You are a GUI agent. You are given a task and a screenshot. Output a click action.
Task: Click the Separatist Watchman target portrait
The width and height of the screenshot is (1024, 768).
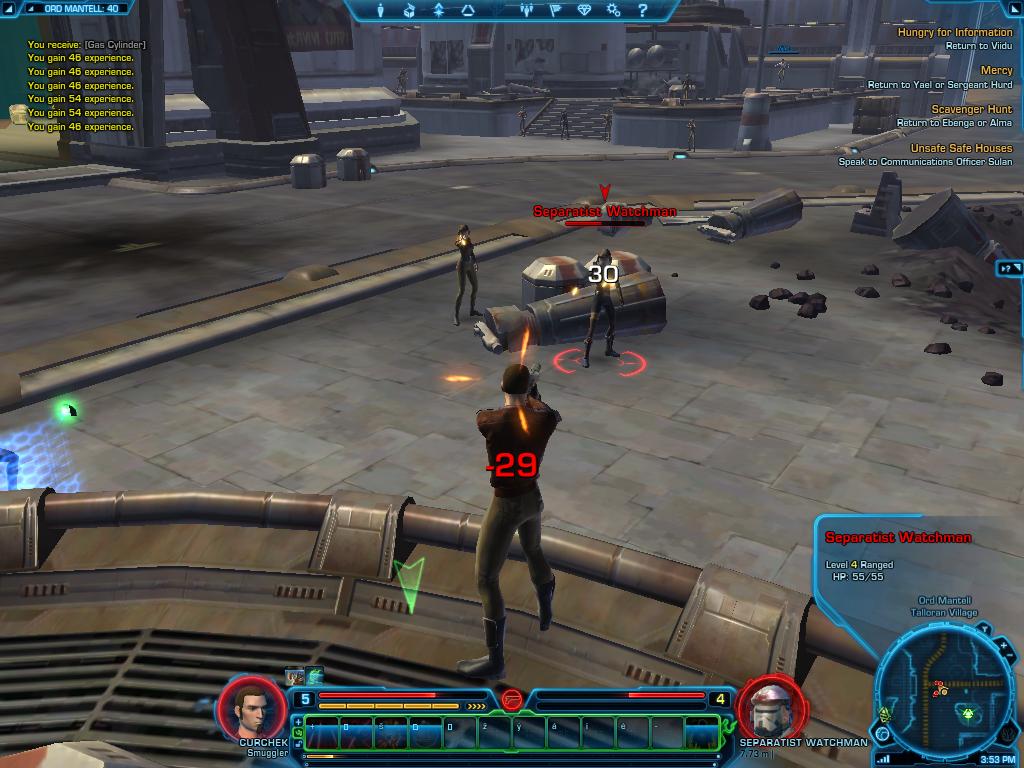pyautogui.click(x=771, y=706)
